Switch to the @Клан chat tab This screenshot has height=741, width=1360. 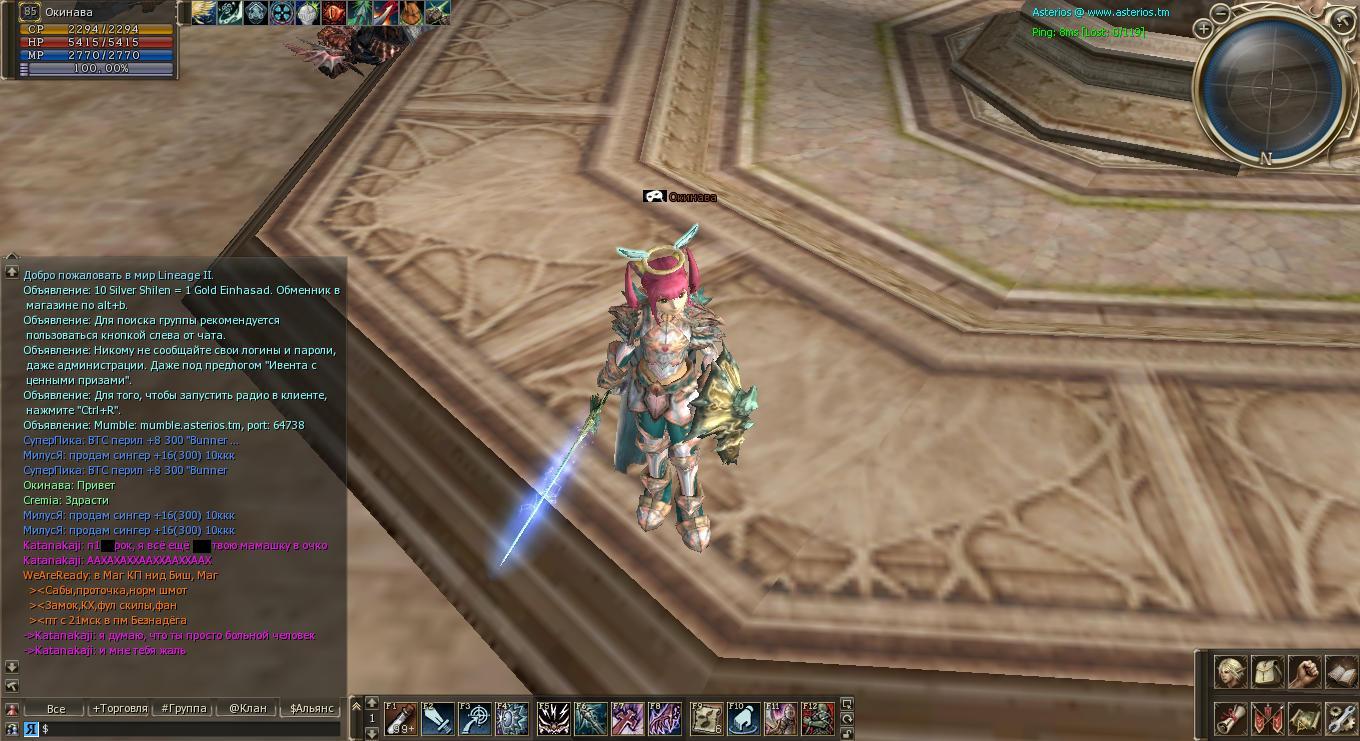click(248, 708)
